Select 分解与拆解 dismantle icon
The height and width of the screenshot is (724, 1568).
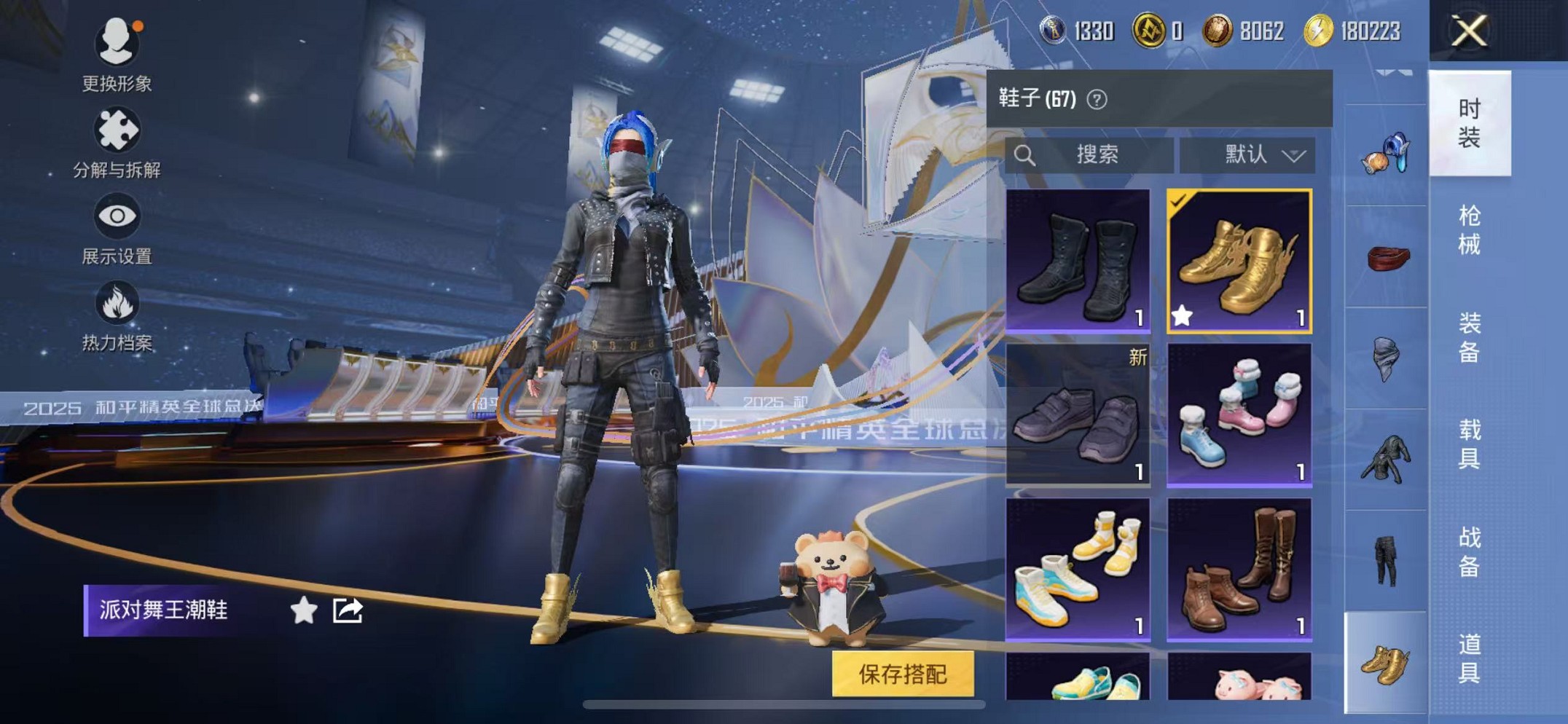pyautogui.click(x=117, y=129)
